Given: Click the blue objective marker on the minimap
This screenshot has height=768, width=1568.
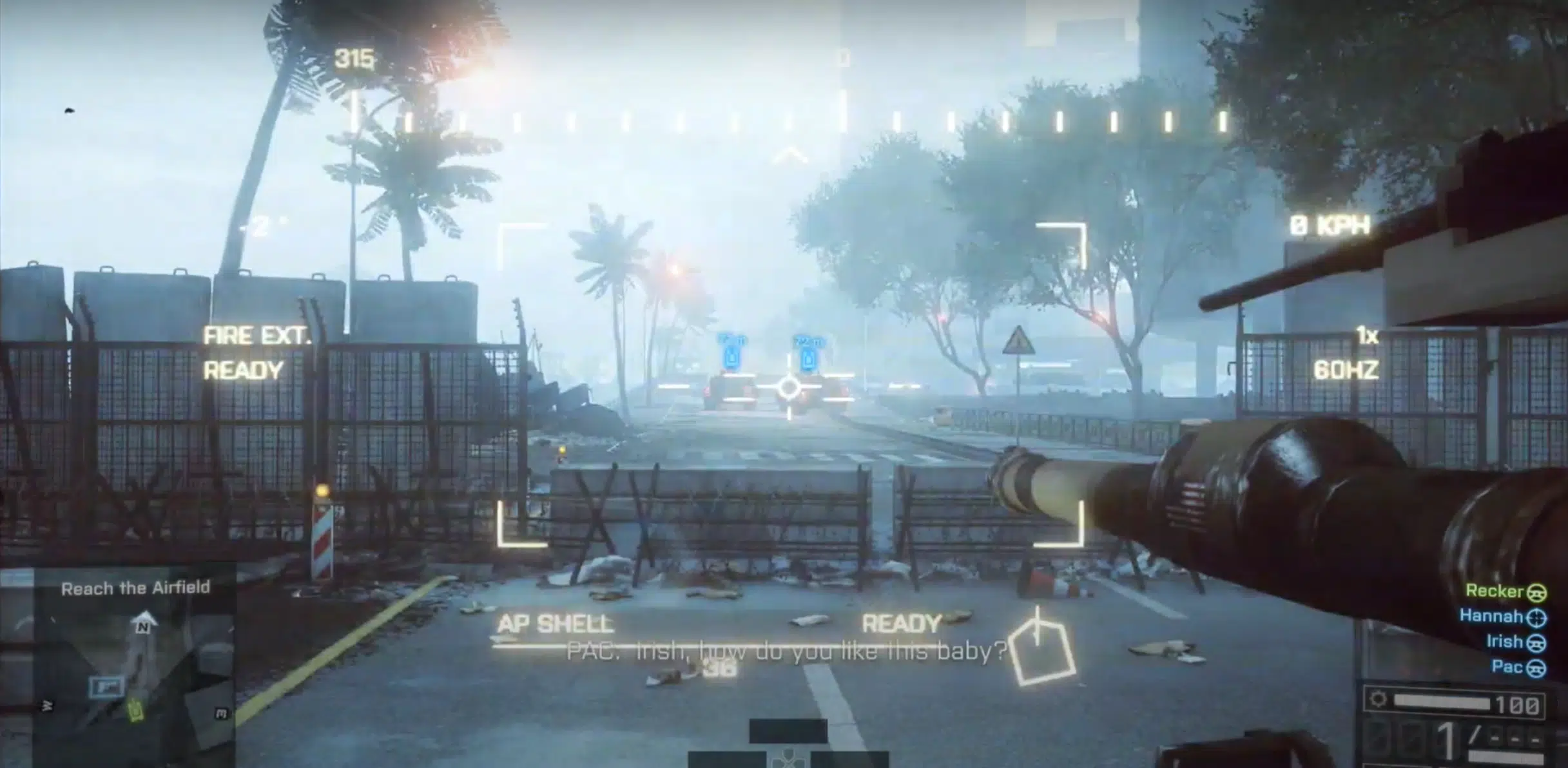Looking at the screenshot, I should [107, 685].
